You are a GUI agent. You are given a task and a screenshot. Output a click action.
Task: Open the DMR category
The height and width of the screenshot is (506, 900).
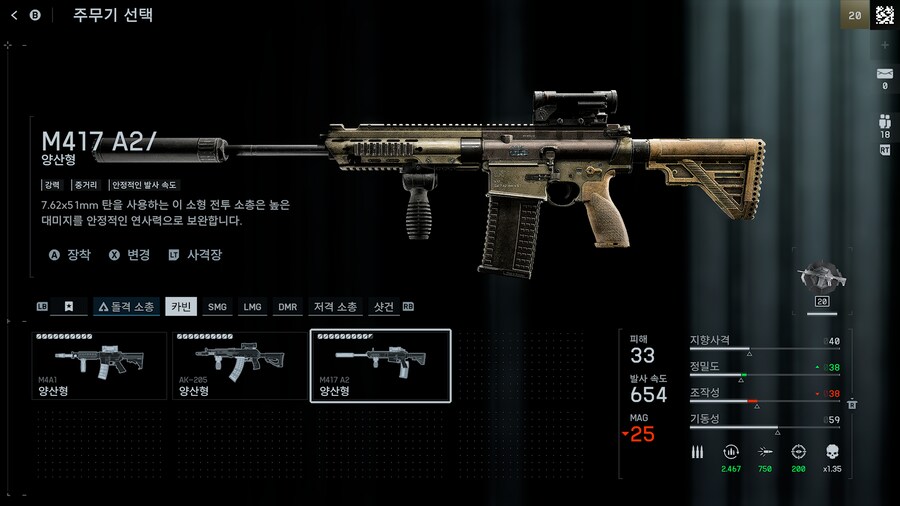click(x=287, y=307)
